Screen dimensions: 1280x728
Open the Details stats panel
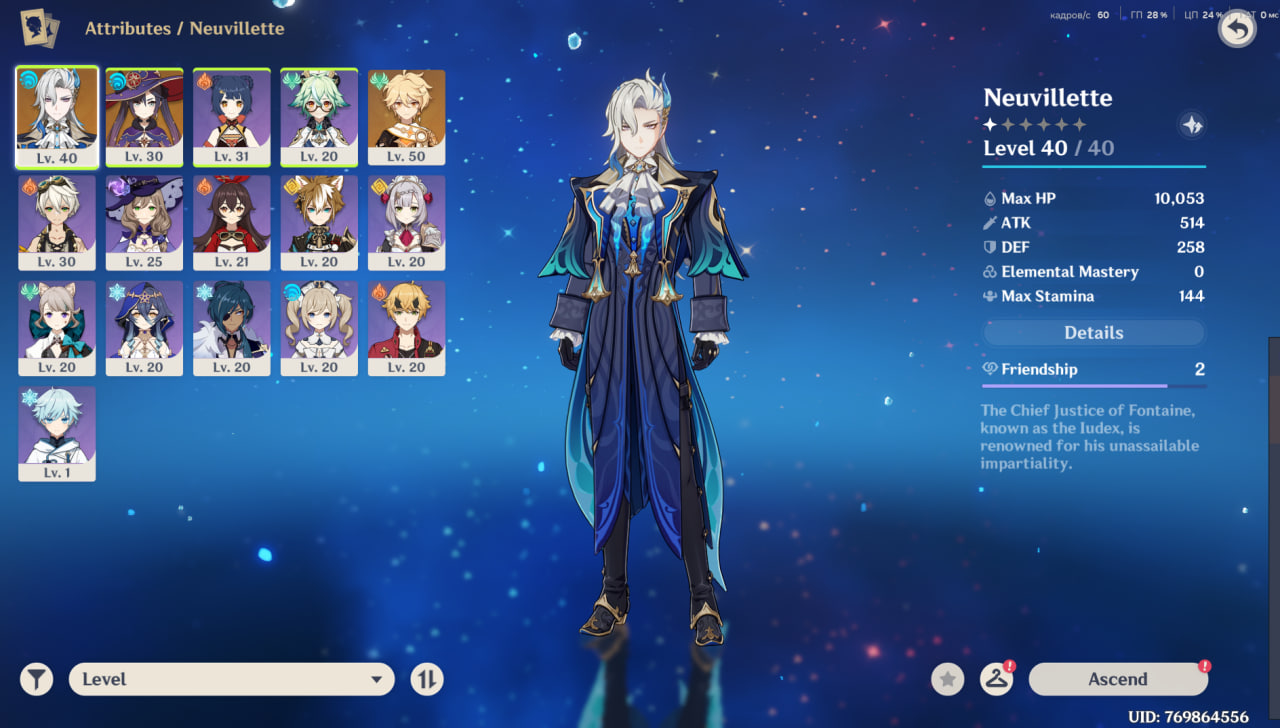1094,333
